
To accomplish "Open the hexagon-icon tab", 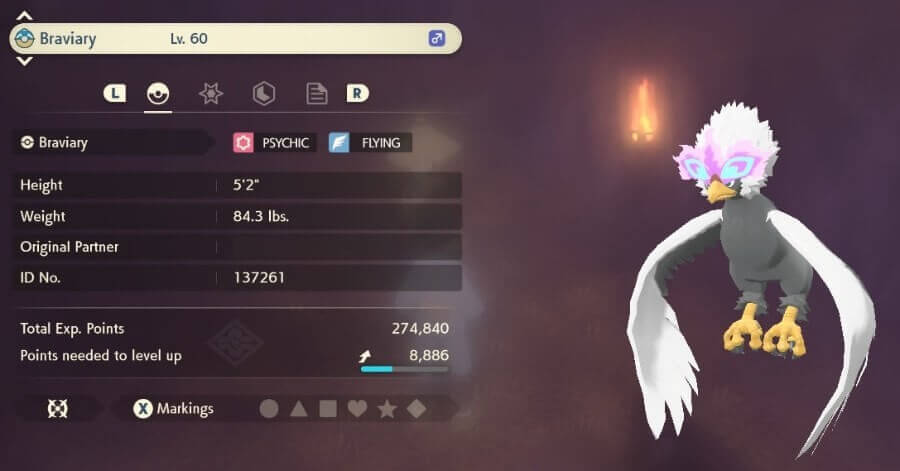I will coord(264,93).
